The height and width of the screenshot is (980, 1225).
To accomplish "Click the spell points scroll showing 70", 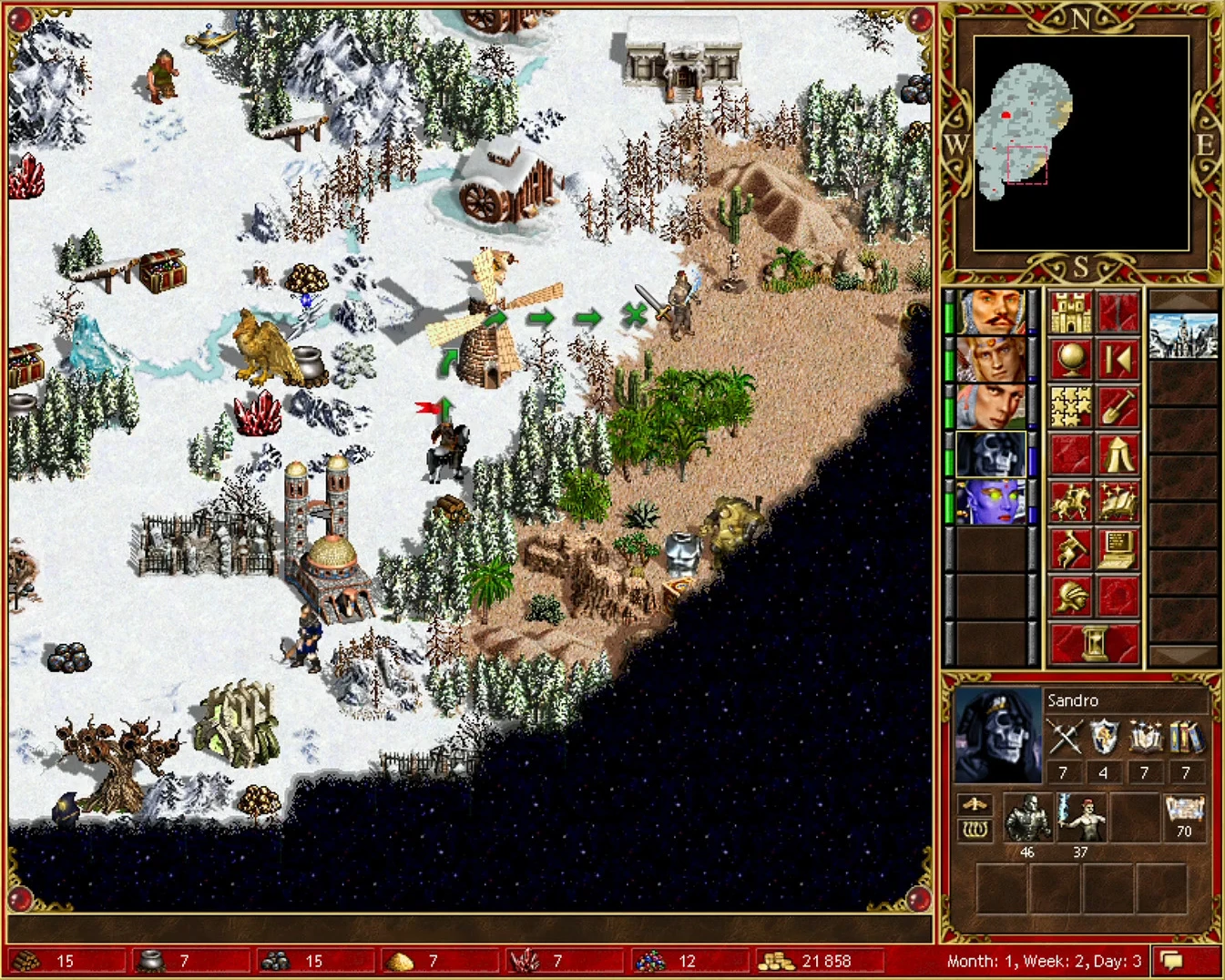I will click(1184, 813).
